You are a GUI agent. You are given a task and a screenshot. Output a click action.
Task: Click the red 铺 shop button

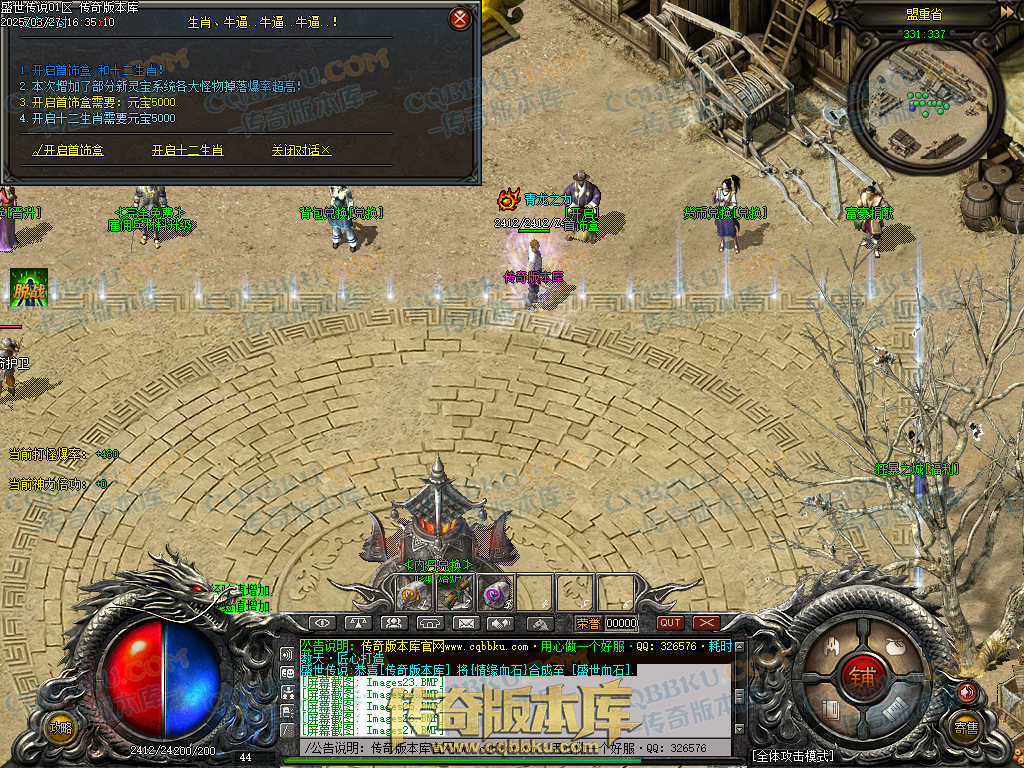[861, 676]
